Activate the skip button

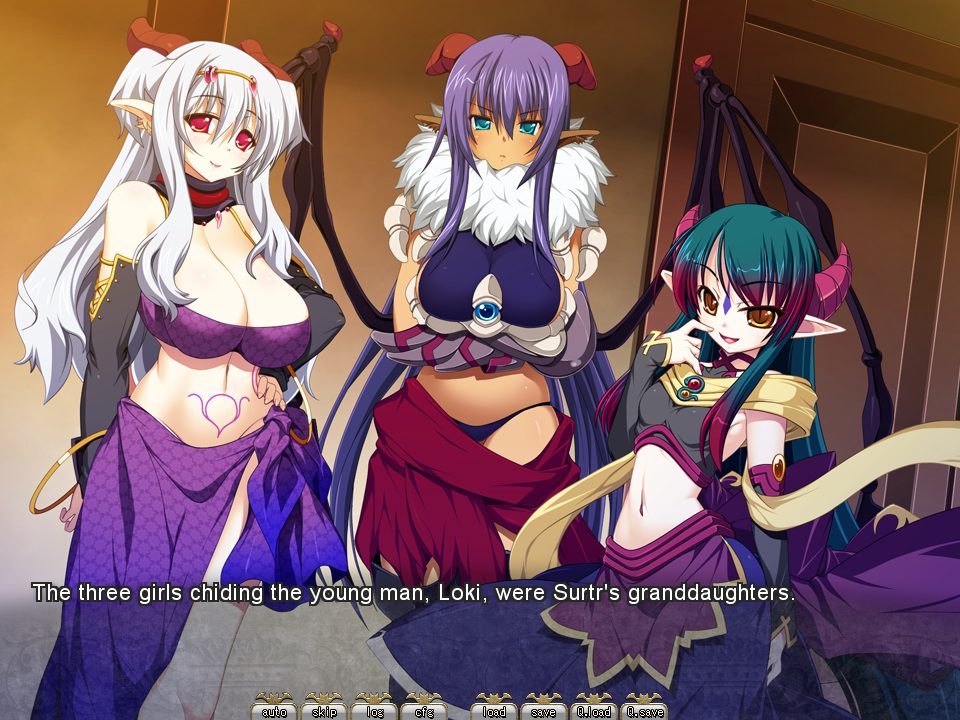(x=324, y=710)
